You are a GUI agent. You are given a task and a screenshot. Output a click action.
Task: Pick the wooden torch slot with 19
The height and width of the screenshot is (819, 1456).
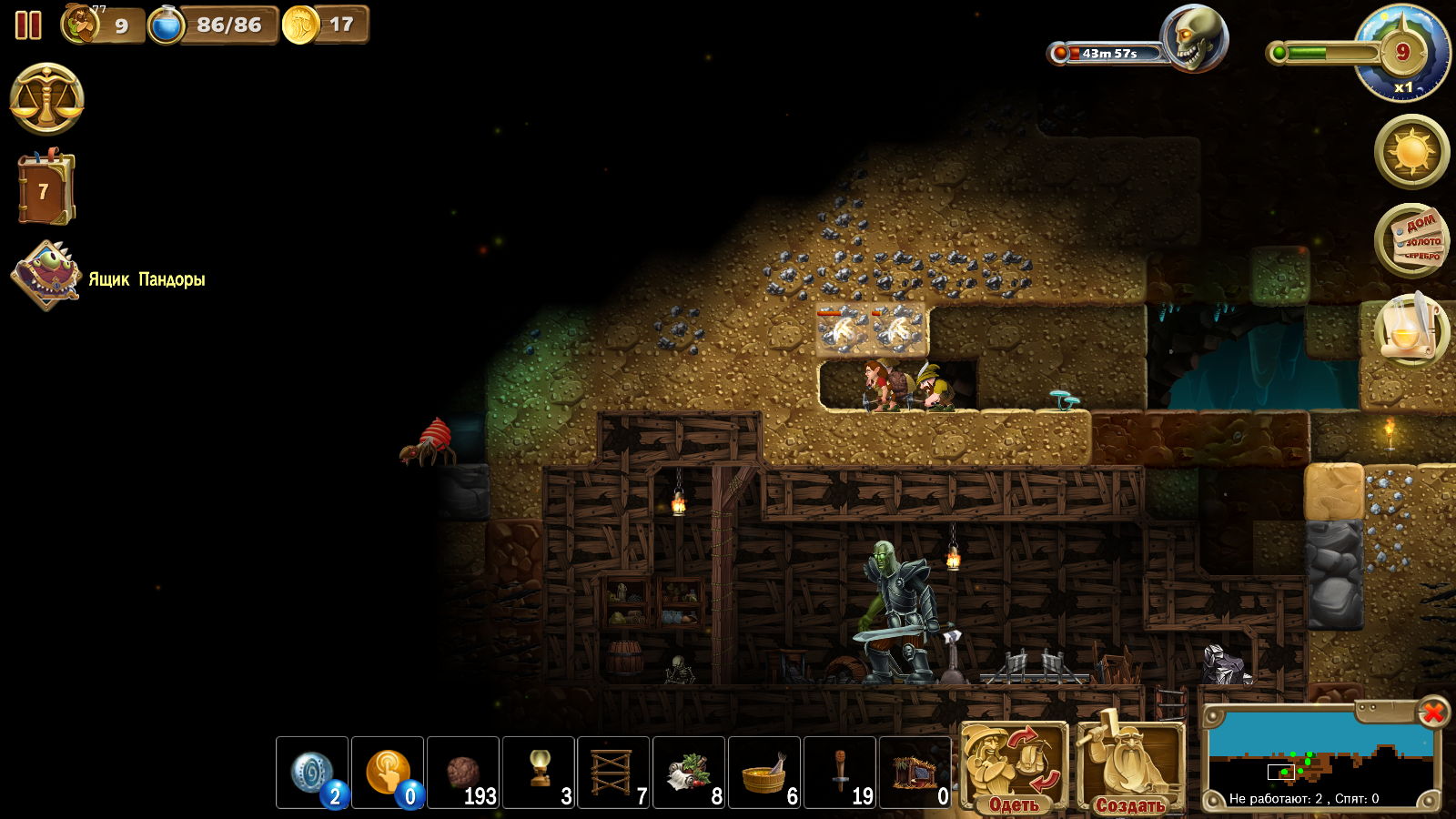pyautogui.click(x=840, y=773)
